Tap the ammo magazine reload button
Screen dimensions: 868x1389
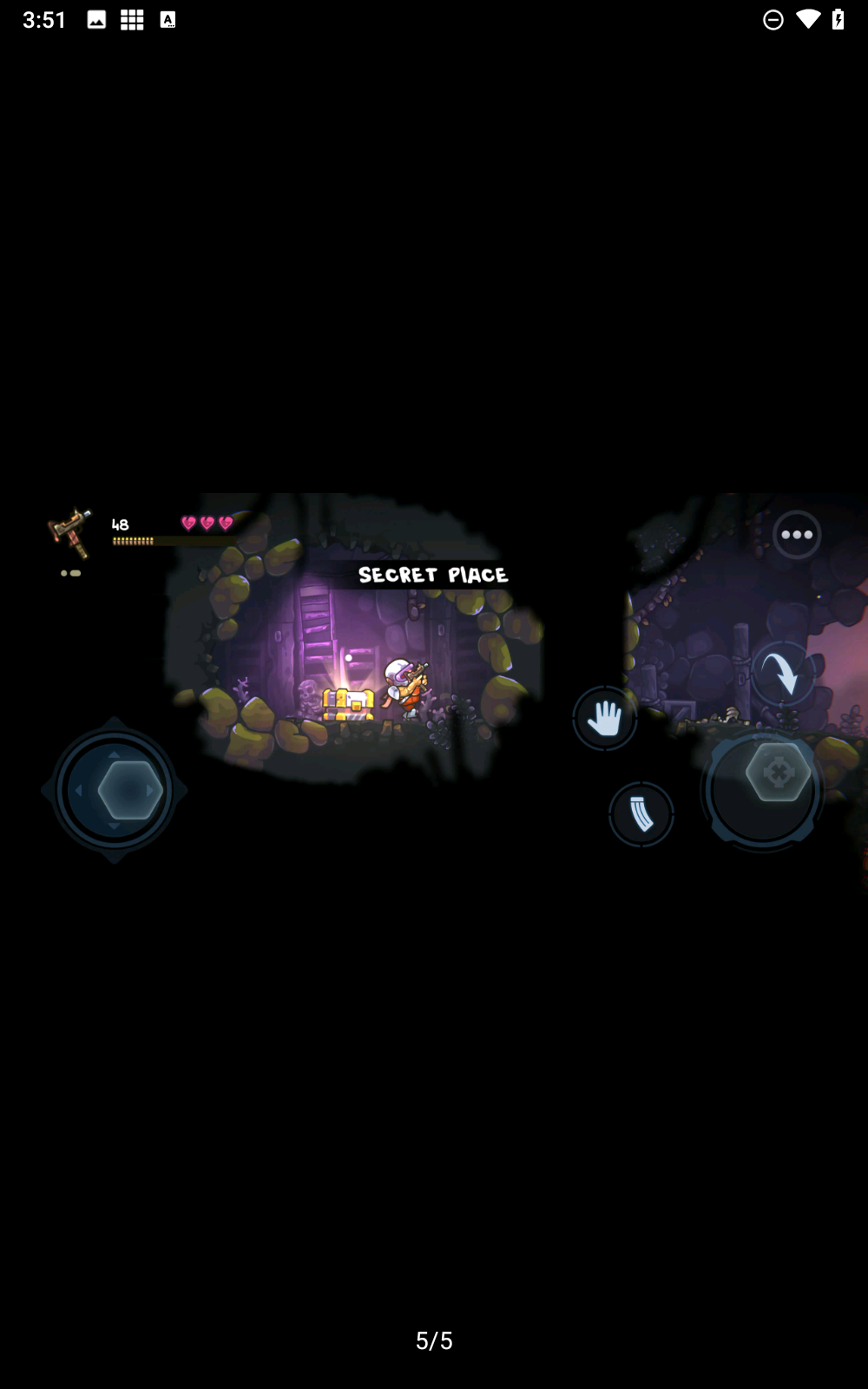pyautogui.click(x=641, y=814)
